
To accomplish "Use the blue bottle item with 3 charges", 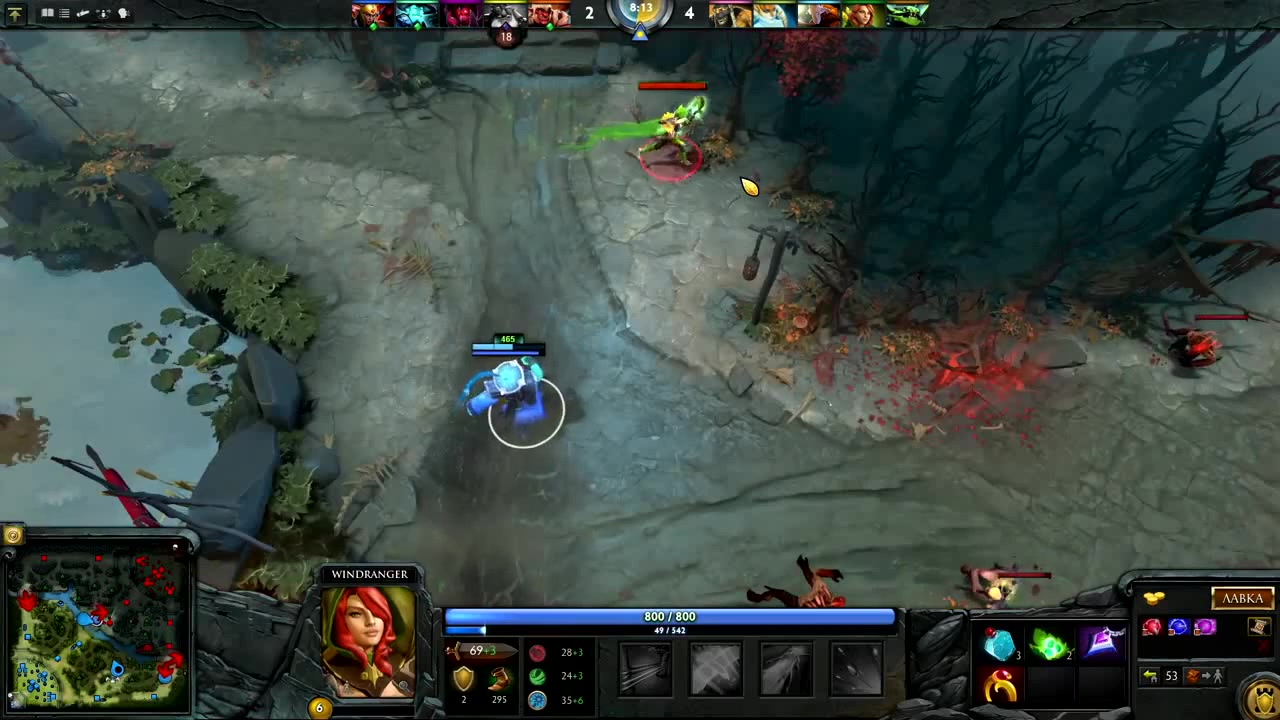I will click(999, 646).
